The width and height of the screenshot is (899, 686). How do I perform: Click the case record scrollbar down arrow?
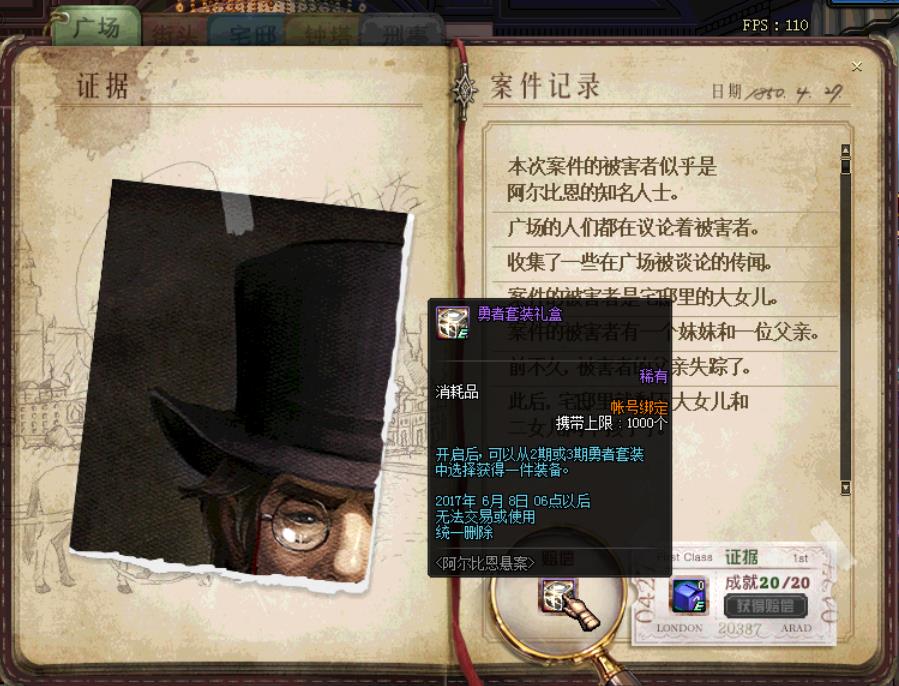[845, 488]
